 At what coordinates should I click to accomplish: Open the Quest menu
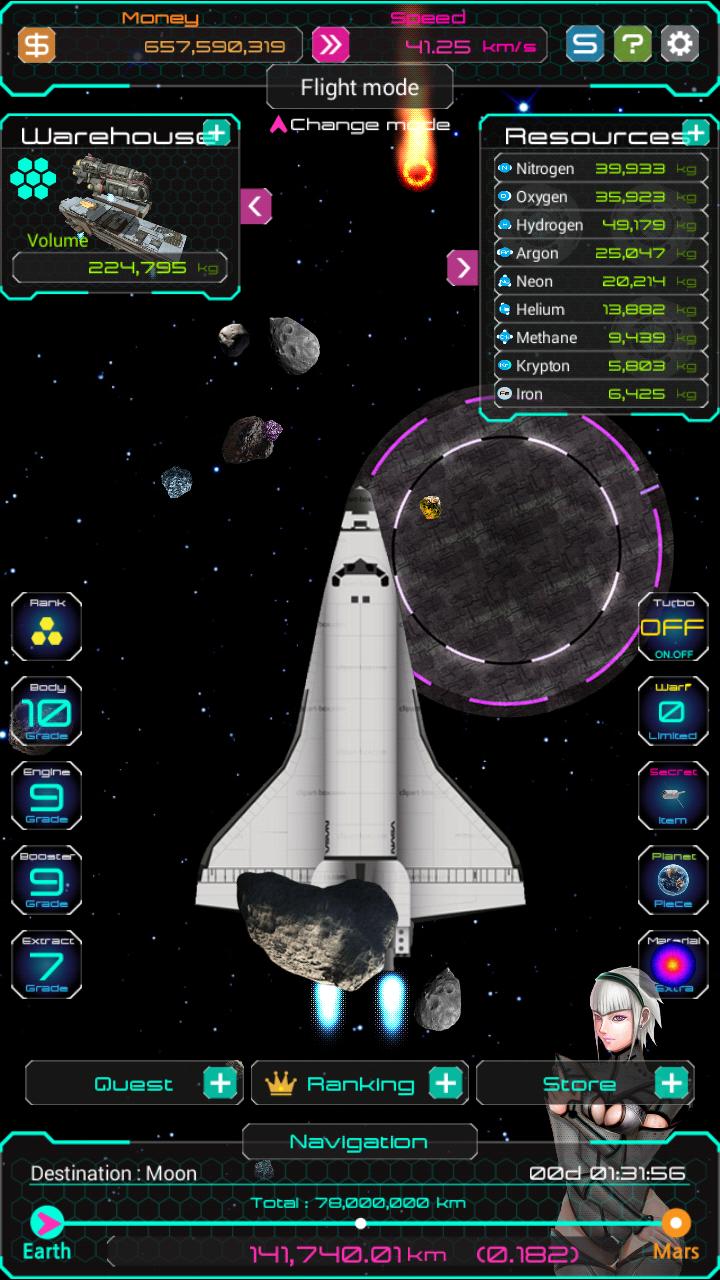coord(134,1083)
